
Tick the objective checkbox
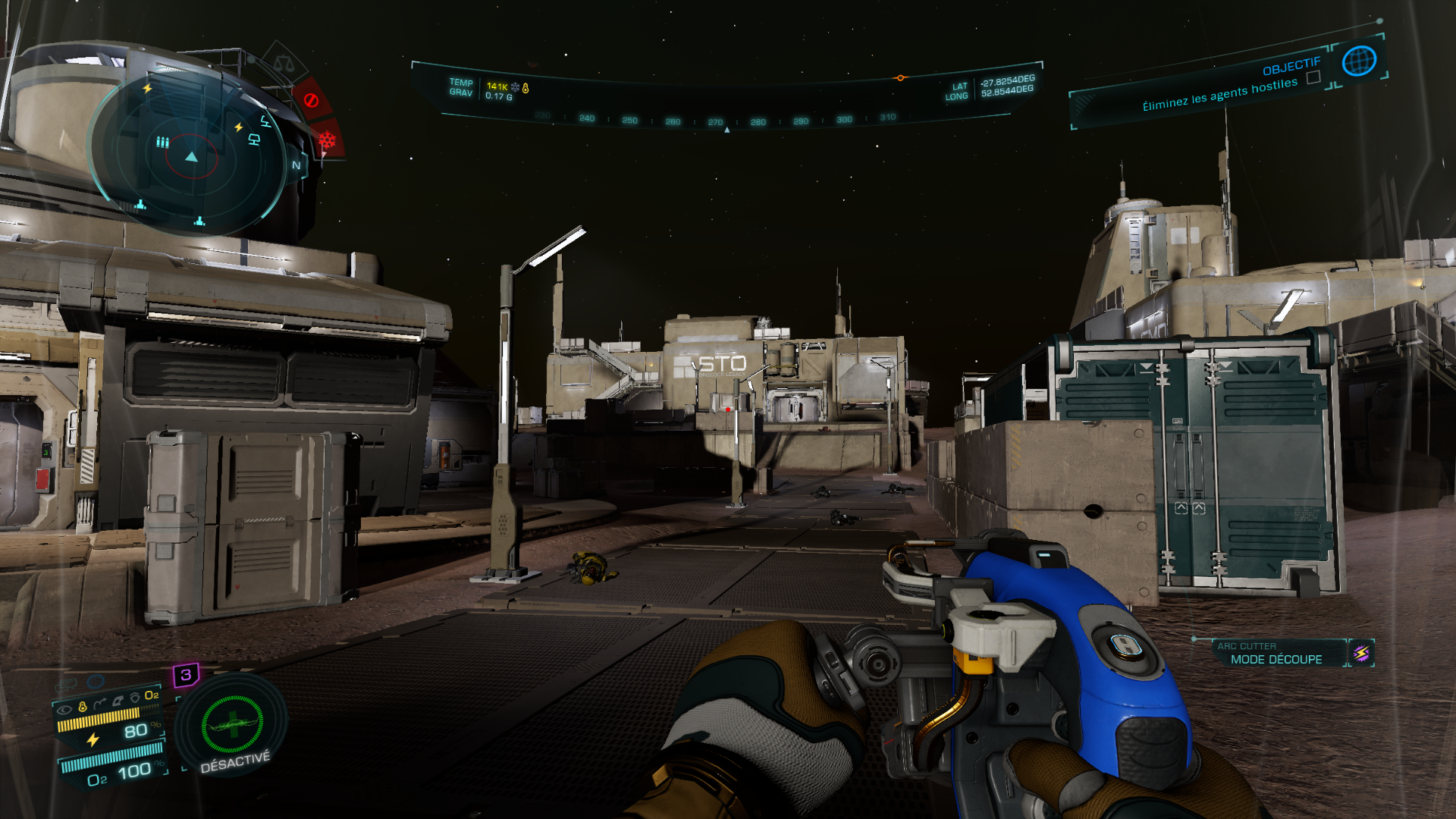click(1313, 77)
